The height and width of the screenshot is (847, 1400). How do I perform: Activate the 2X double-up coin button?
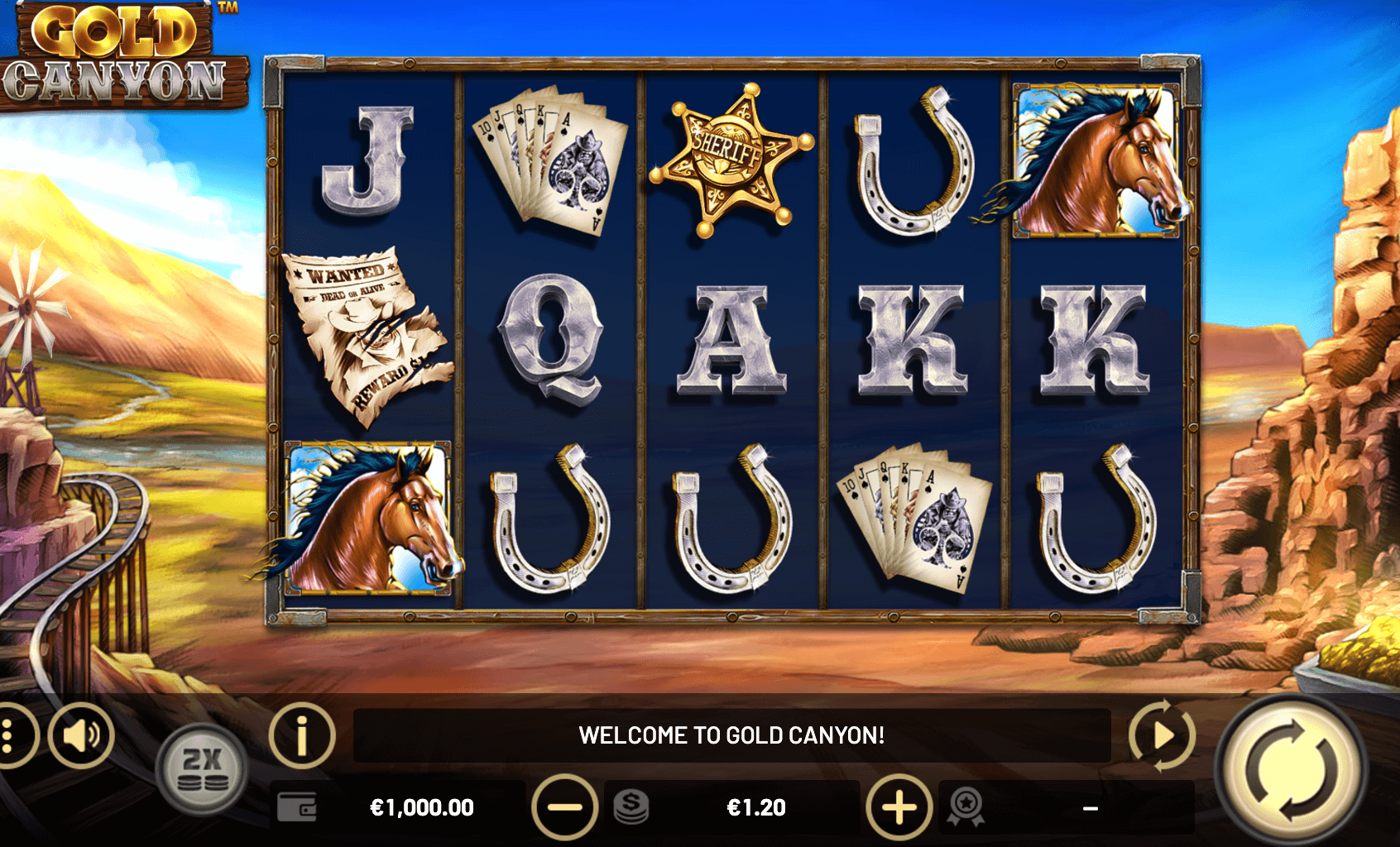tap(202, 769)
